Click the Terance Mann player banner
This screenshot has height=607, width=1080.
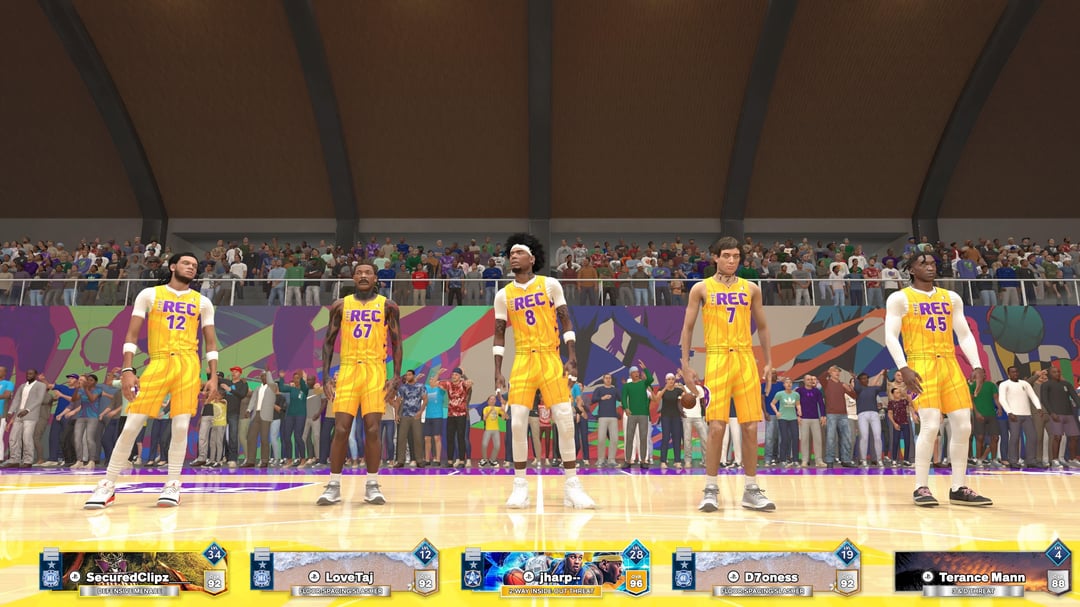pyautogui.click(x=980, y=572)
